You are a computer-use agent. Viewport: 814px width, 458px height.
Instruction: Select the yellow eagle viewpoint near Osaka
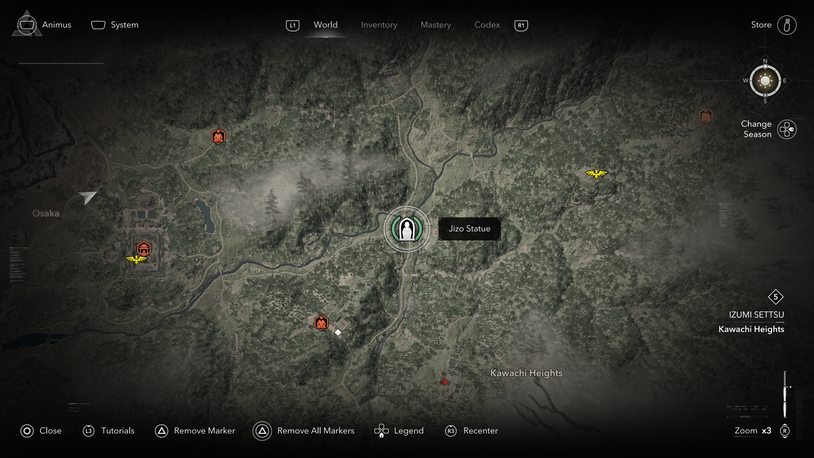coord(137,260)
